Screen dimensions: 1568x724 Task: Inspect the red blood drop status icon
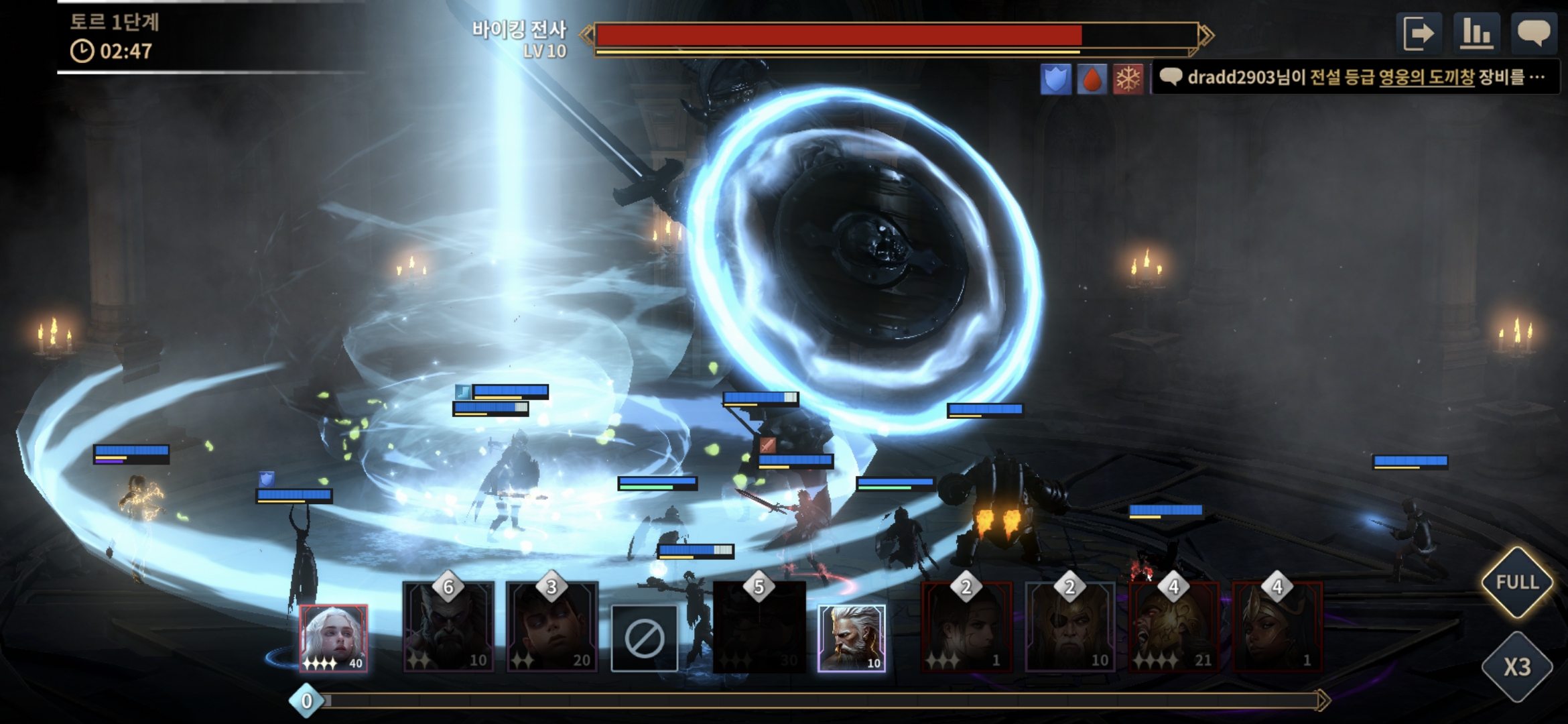click(1092, 79)
